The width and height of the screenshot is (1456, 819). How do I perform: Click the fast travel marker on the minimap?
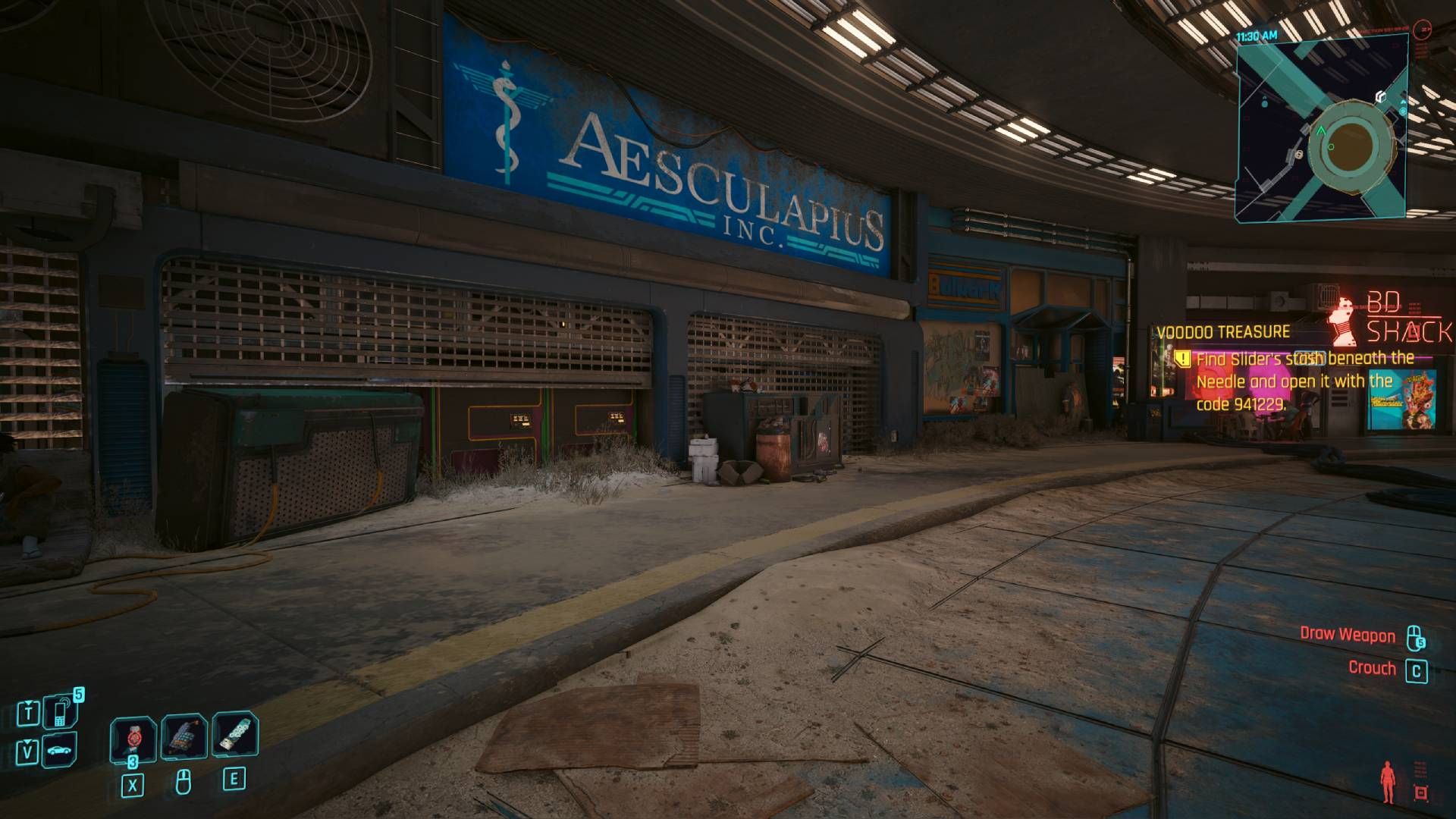[x=1381, y=96]
